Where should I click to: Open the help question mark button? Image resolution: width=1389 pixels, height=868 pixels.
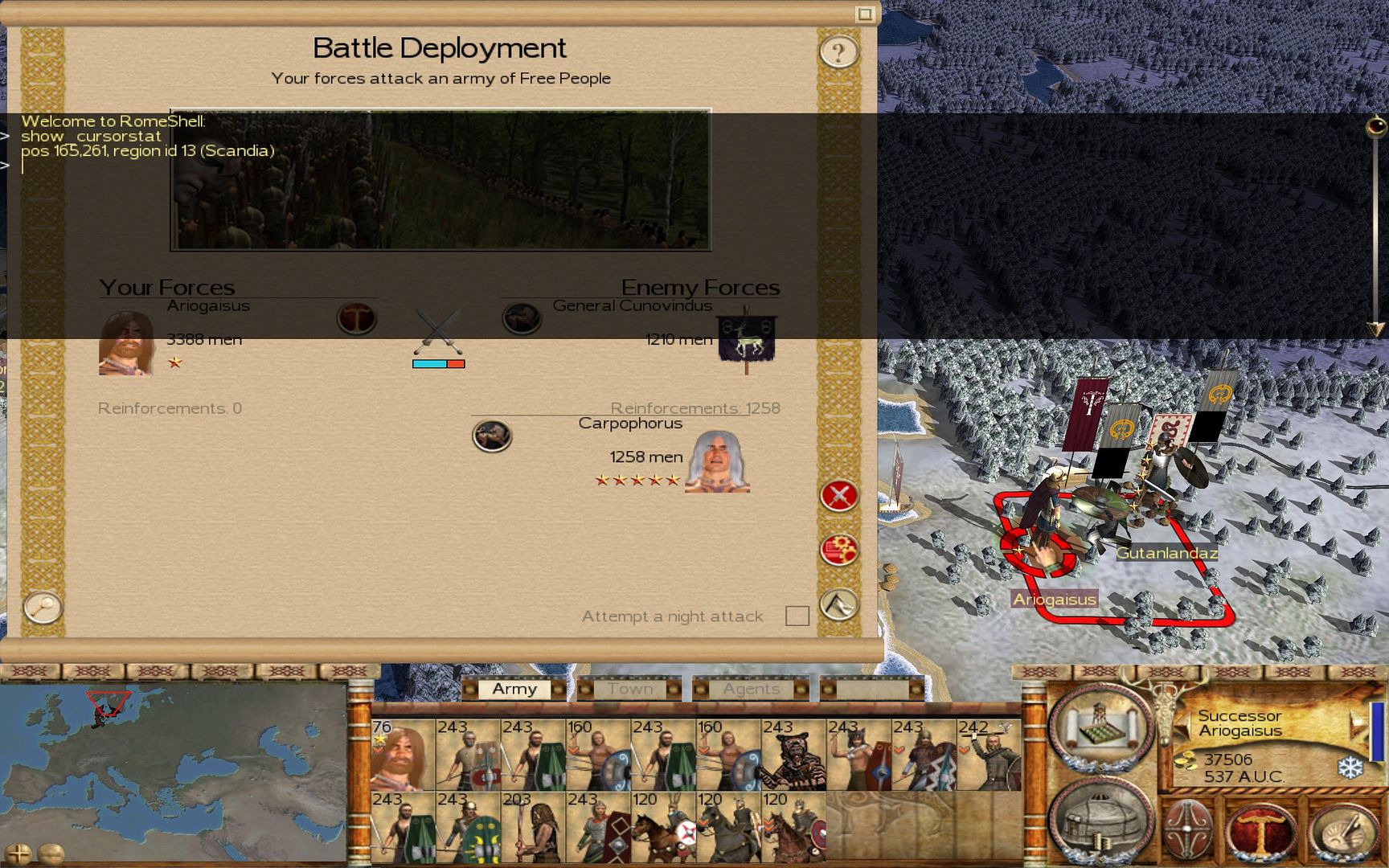838,52
